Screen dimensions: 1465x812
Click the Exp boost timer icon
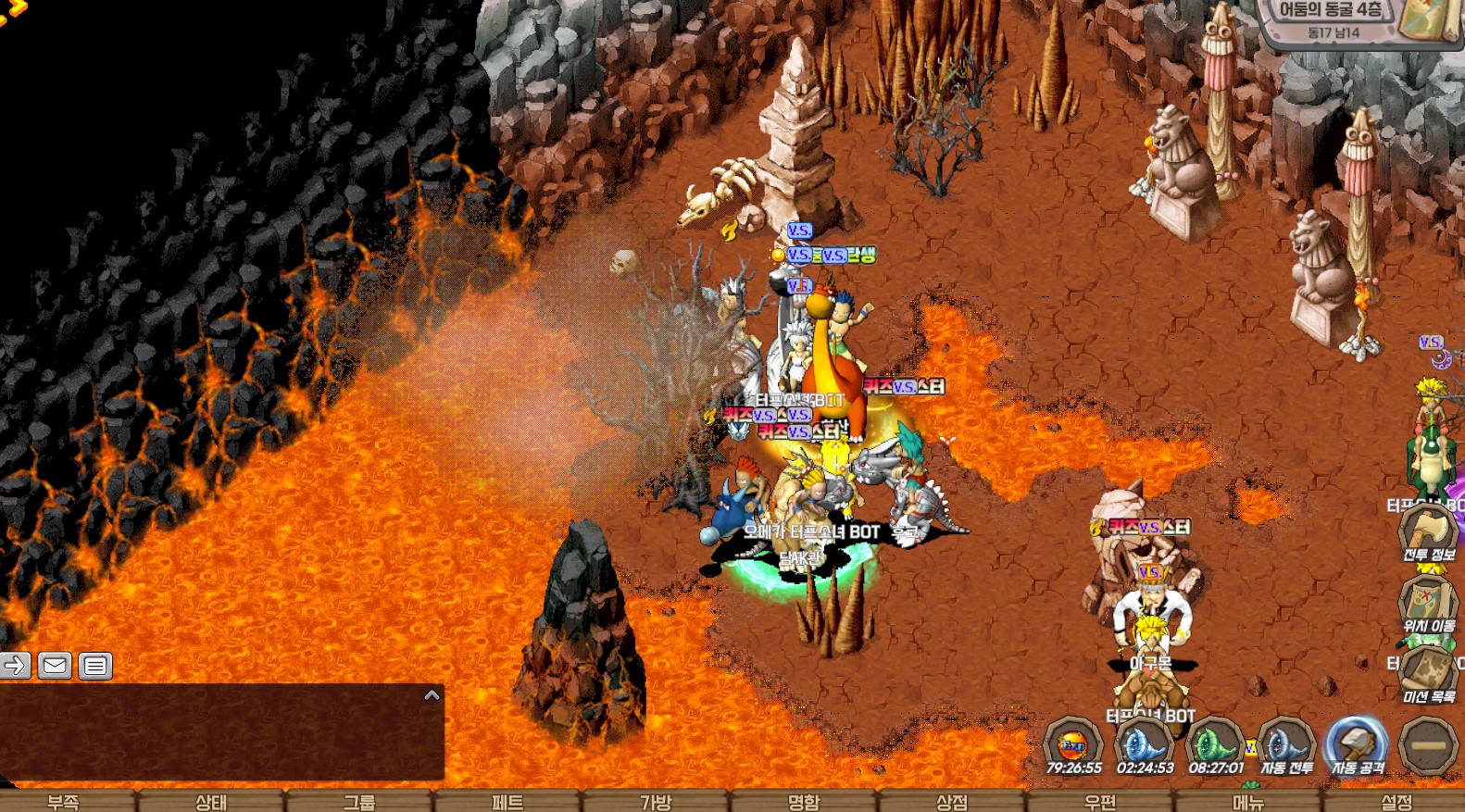[x=1073, y=744]
